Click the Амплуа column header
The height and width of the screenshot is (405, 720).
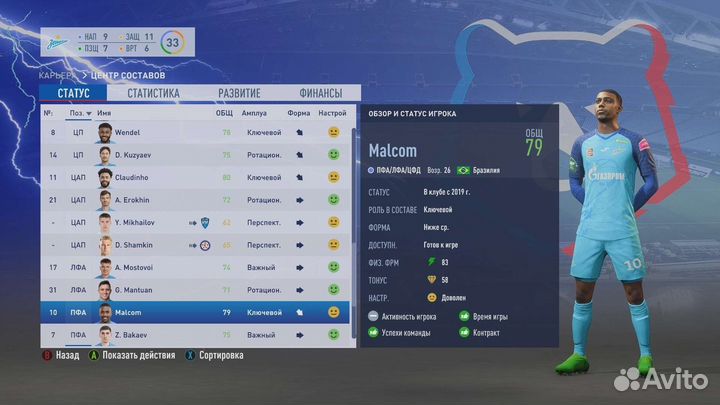(254, 113)
